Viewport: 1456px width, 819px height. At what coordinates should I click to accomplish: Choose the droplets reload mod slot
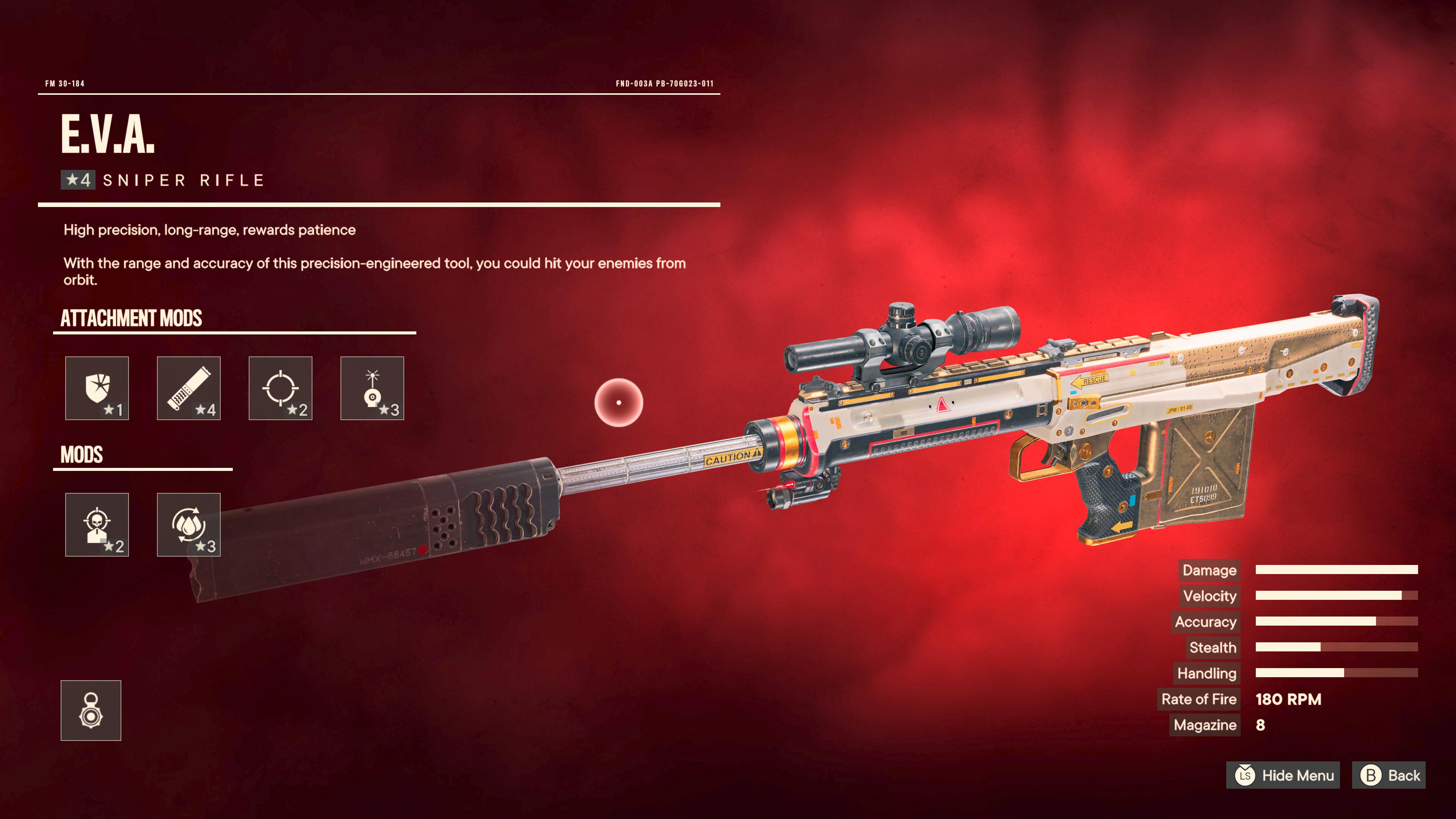point(189,524)
